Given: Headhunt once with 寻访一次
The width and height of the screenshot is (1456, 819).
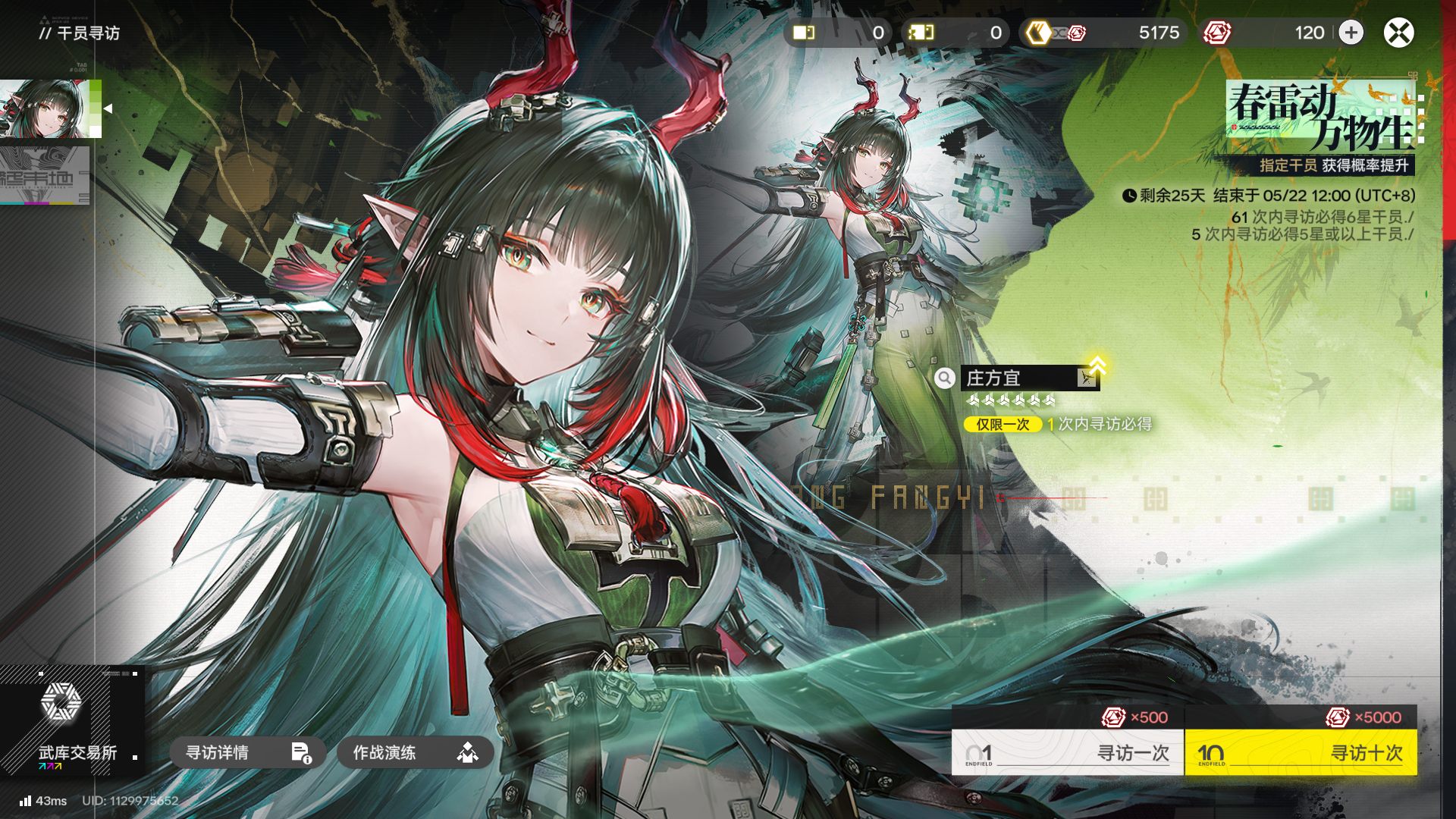Looking at the screenshot, I should tap(1068, 752).
